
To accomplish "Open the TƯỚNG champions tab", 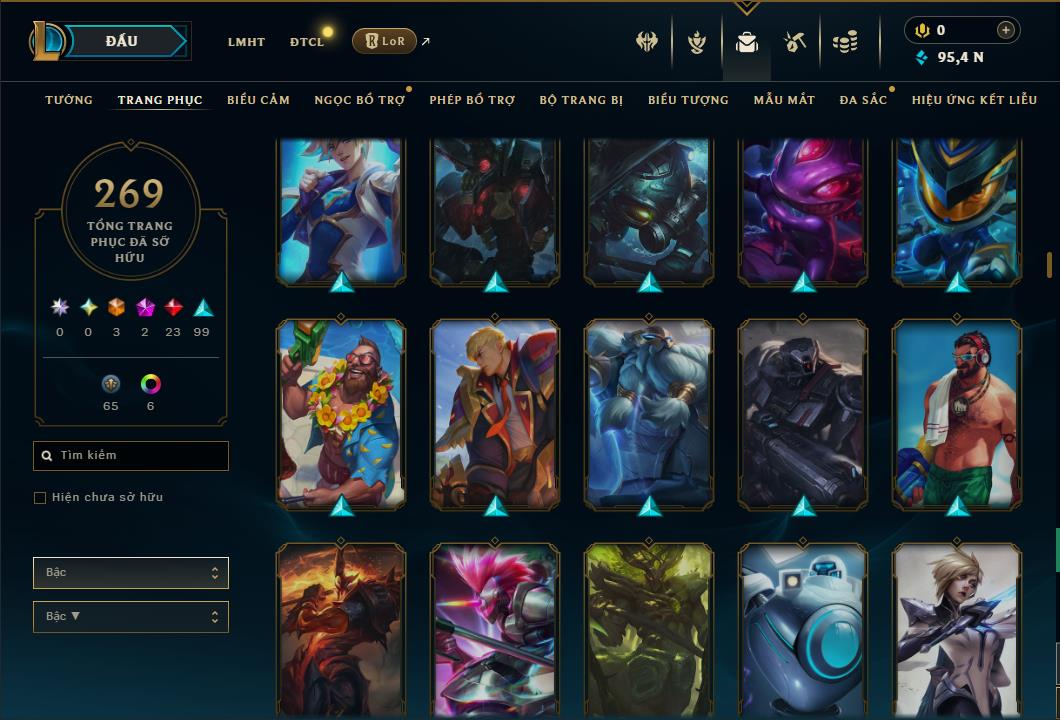I will pos(69,100).
